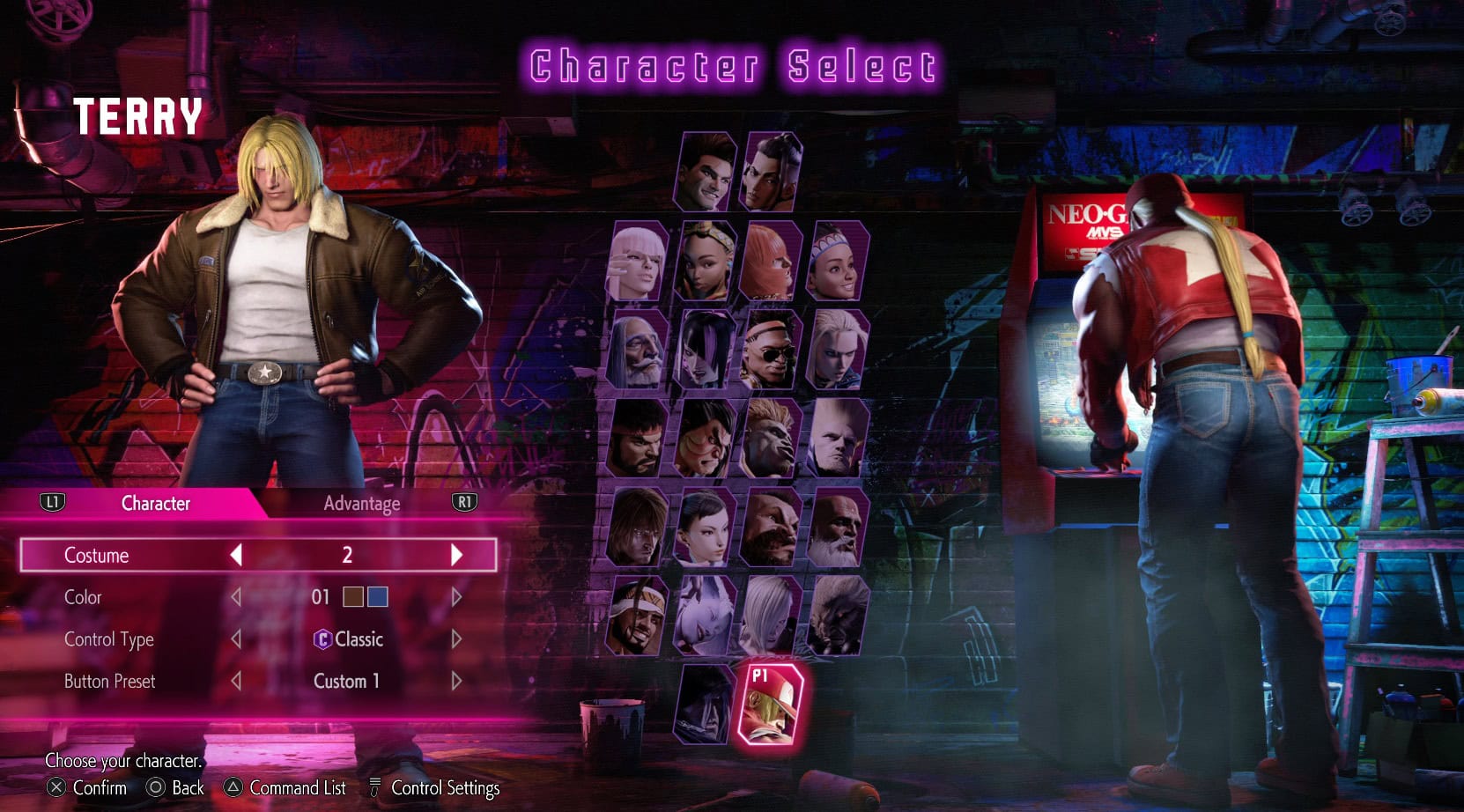Pick Ryu's portrait
Viewport: 1464px width, 812px height.
pos(637,438)
